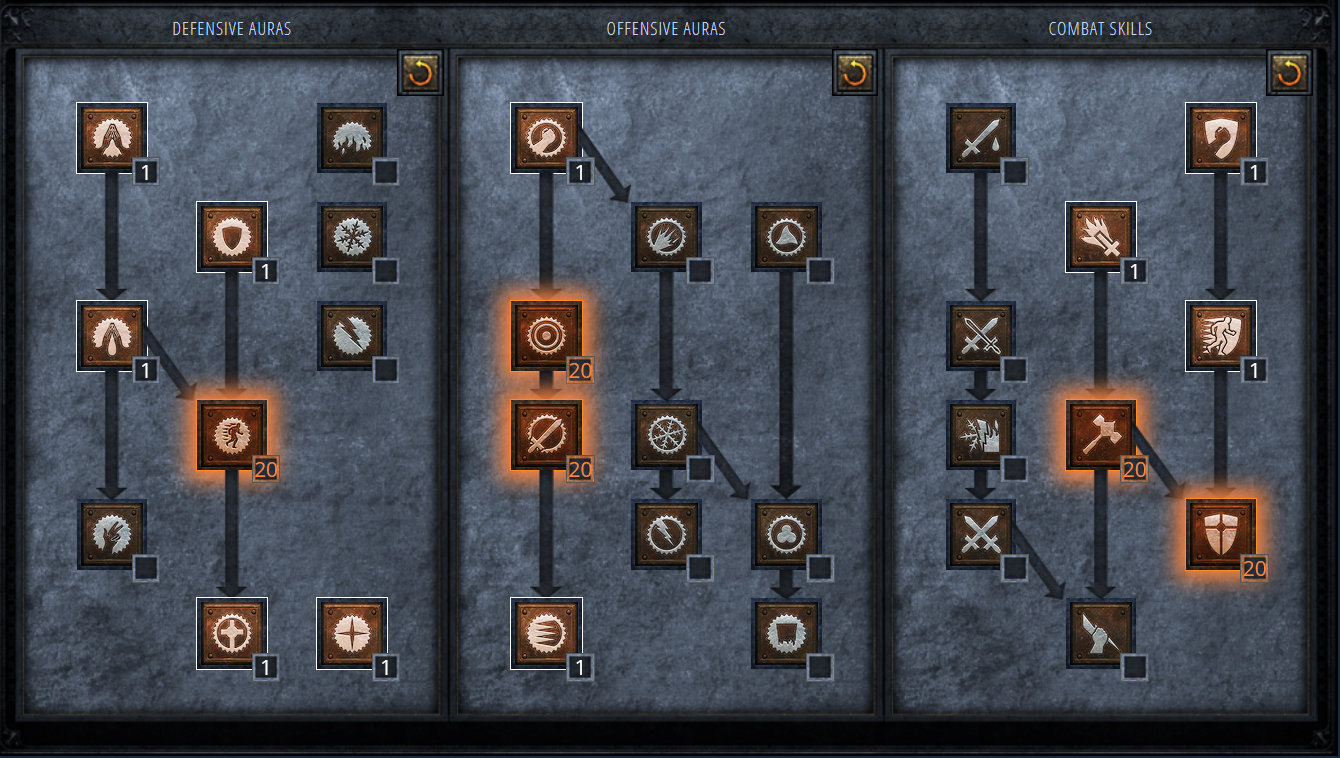Reset the Defensive Auras tree

418,74
